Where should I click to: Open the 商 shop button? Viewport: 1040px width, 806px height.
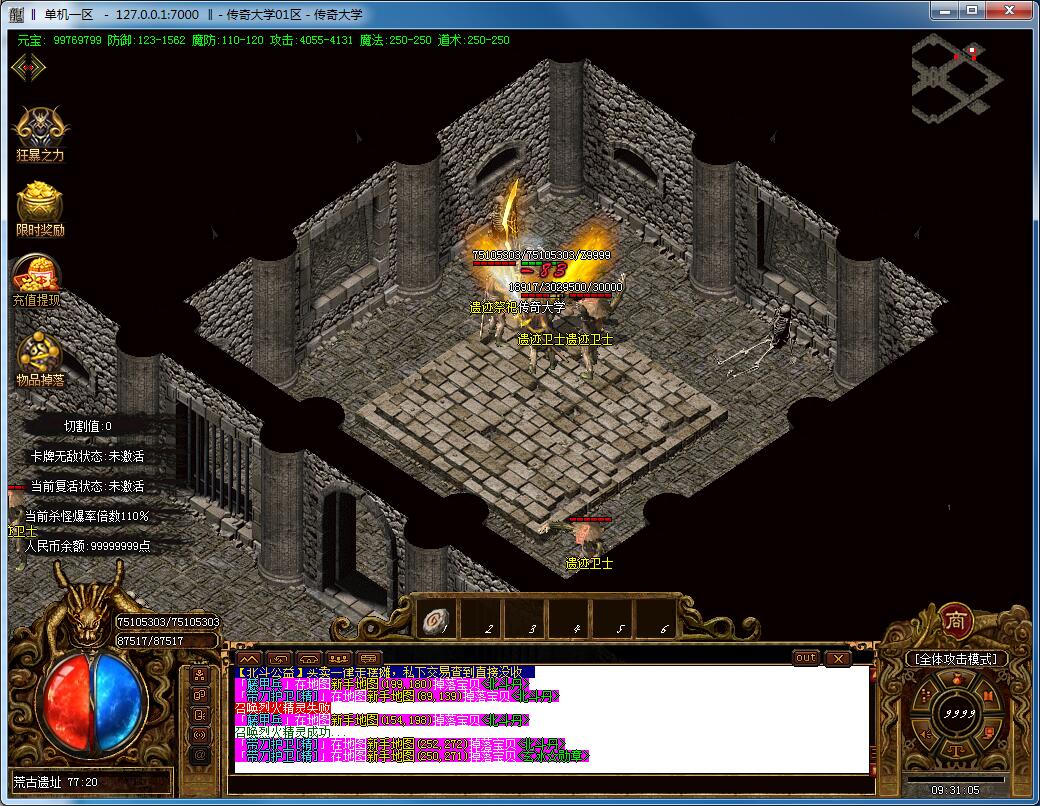click(955, 621)
